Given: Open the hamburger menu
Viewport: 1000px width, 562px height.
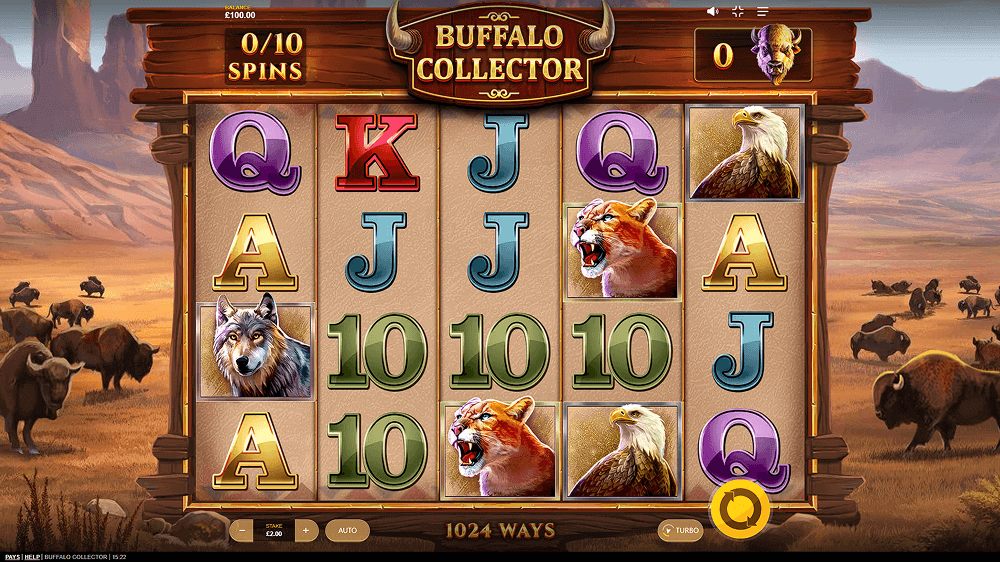Looking at the screenshot, I should 762,12.
